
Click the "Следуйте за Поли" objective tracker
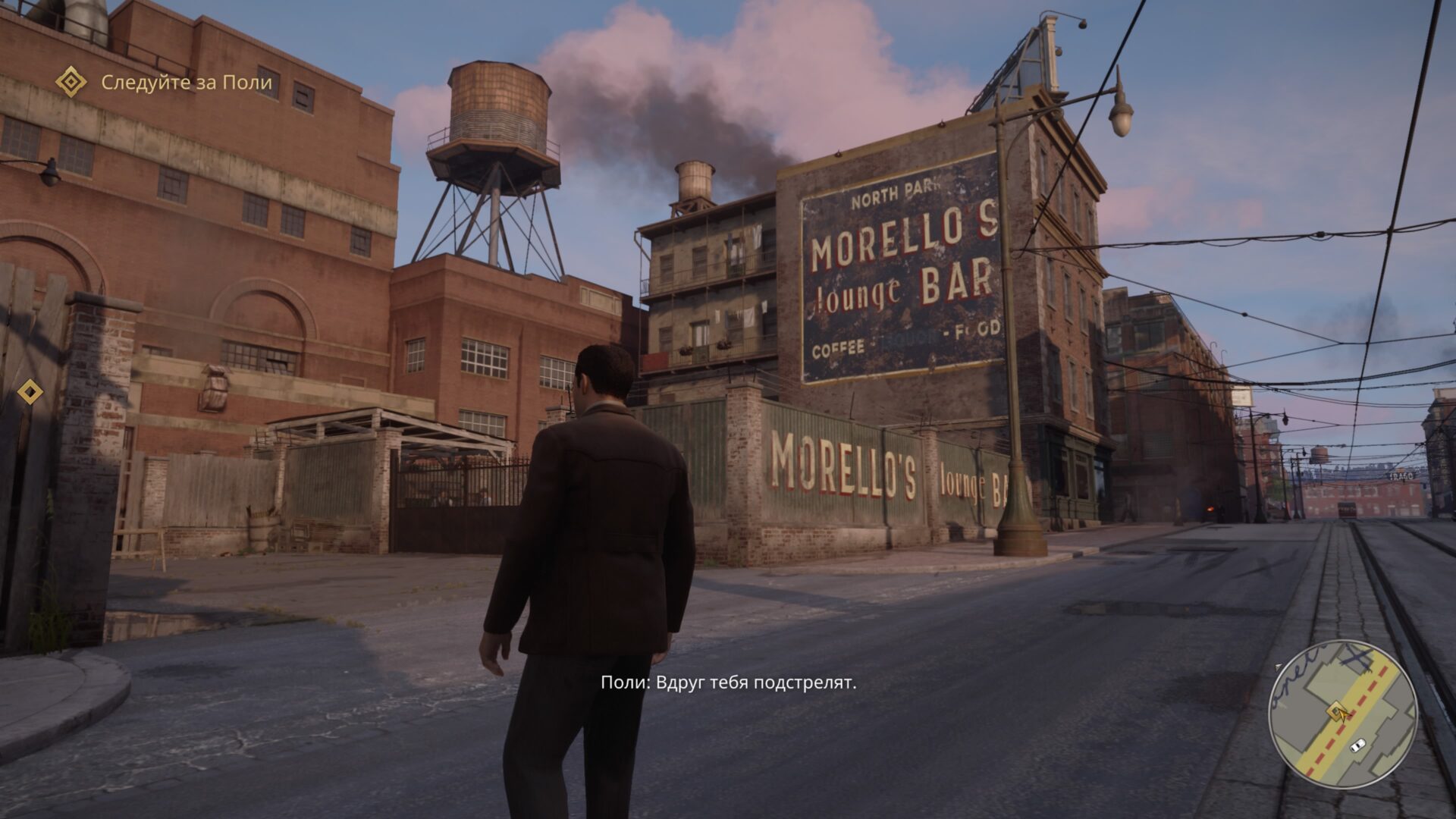[186, 82]
